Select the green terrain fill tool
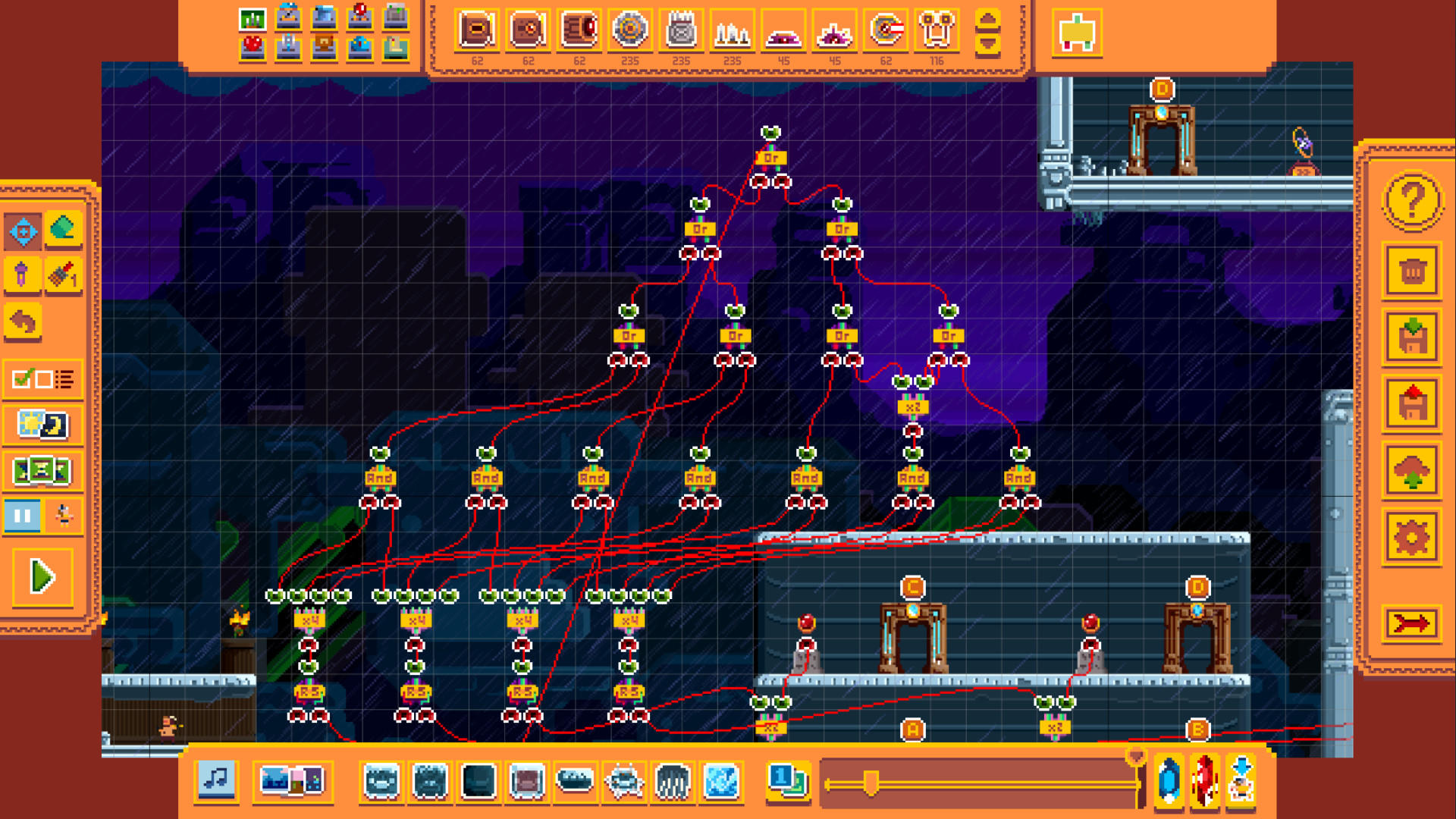Screen dimensions: 1456x819 [x=62, y=231]
